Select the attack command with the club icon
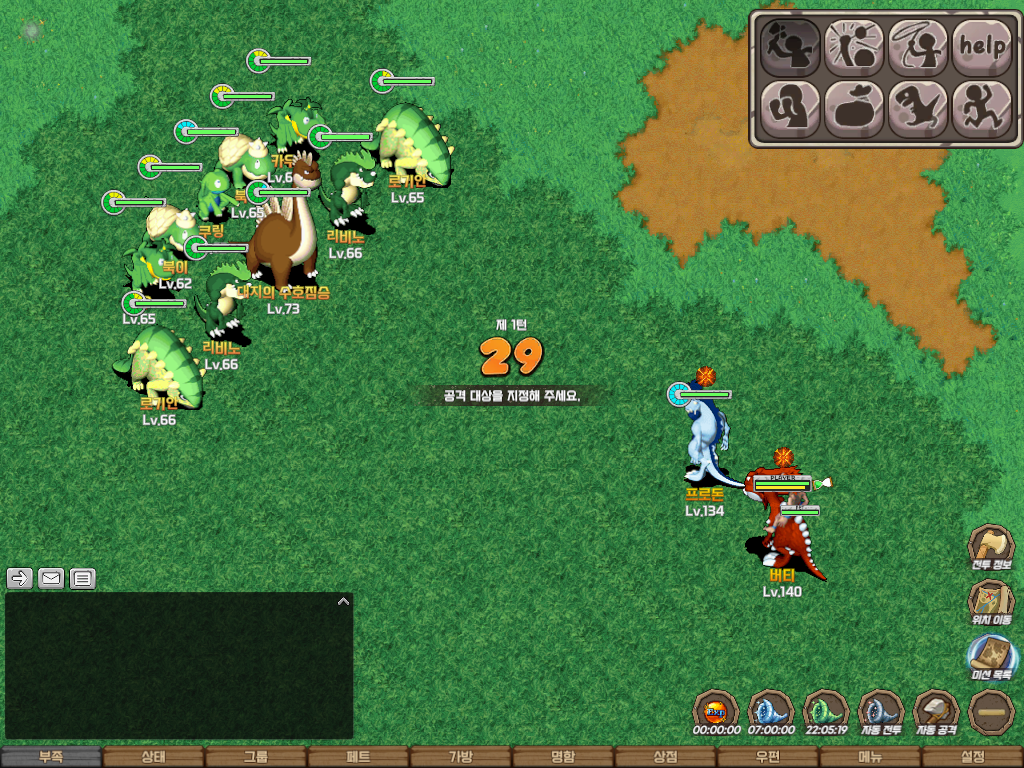This screenshot has height=768, width=1024. (x=791, y=46)
